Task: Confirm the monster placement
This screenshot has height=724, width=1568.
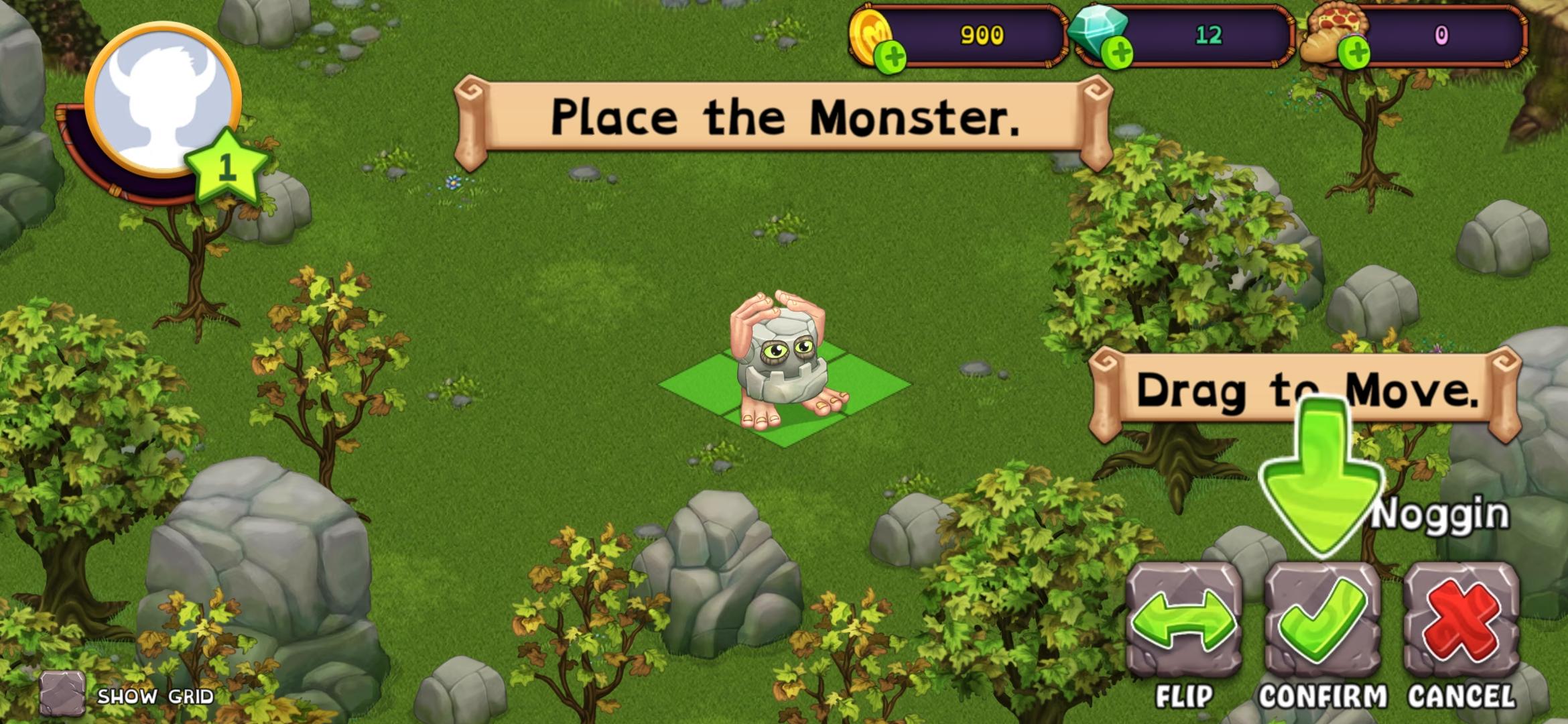Action: [1322, 620]
